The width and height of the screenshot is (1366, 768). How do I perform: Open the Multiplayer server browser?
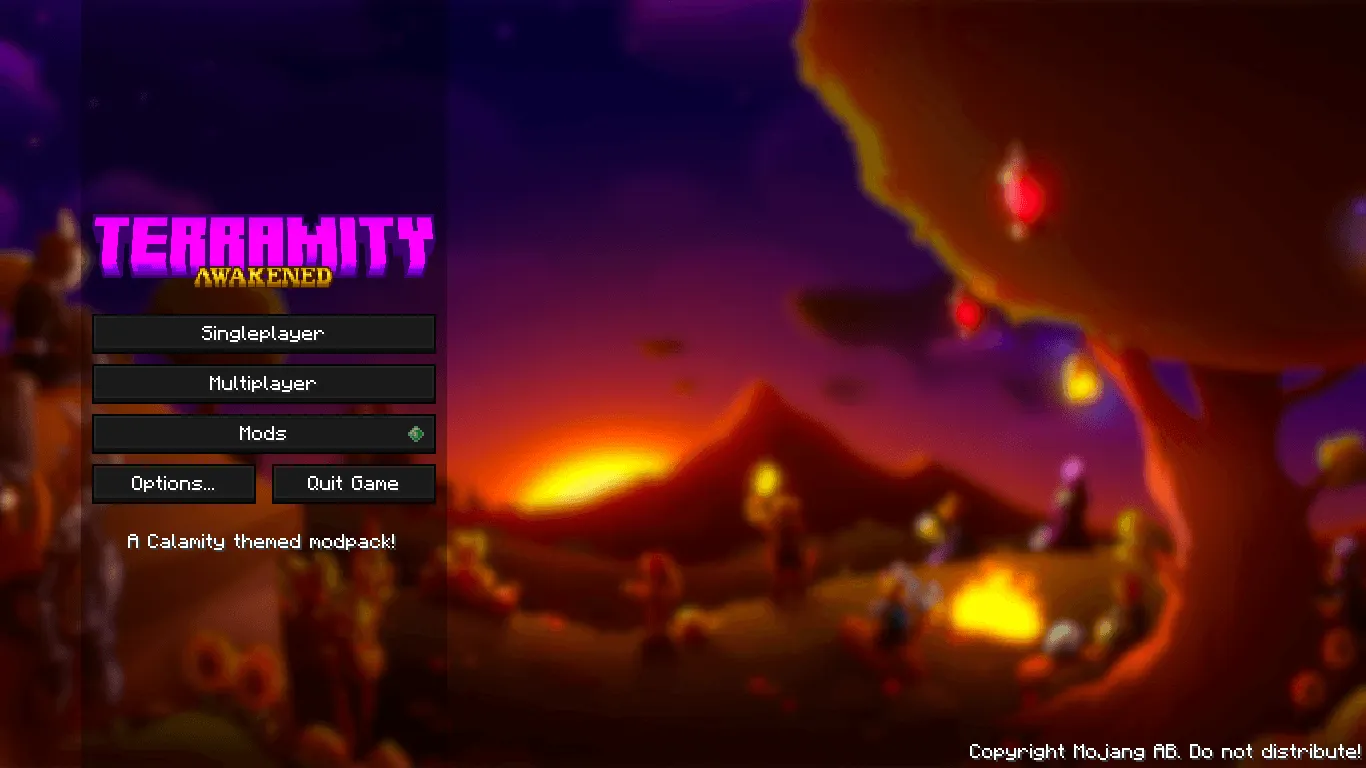pyautogui.click(x=264, y=383)
